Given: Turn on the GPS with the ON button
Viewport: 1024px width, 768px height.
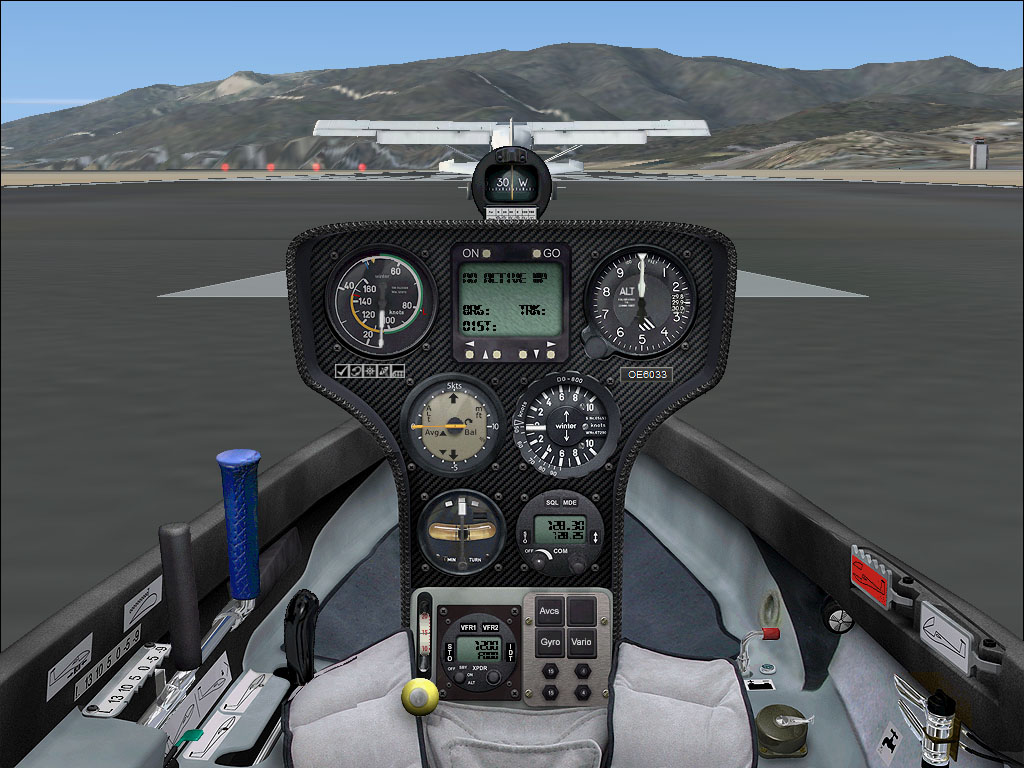Looking at the screenshot, I should pos(486,254).
